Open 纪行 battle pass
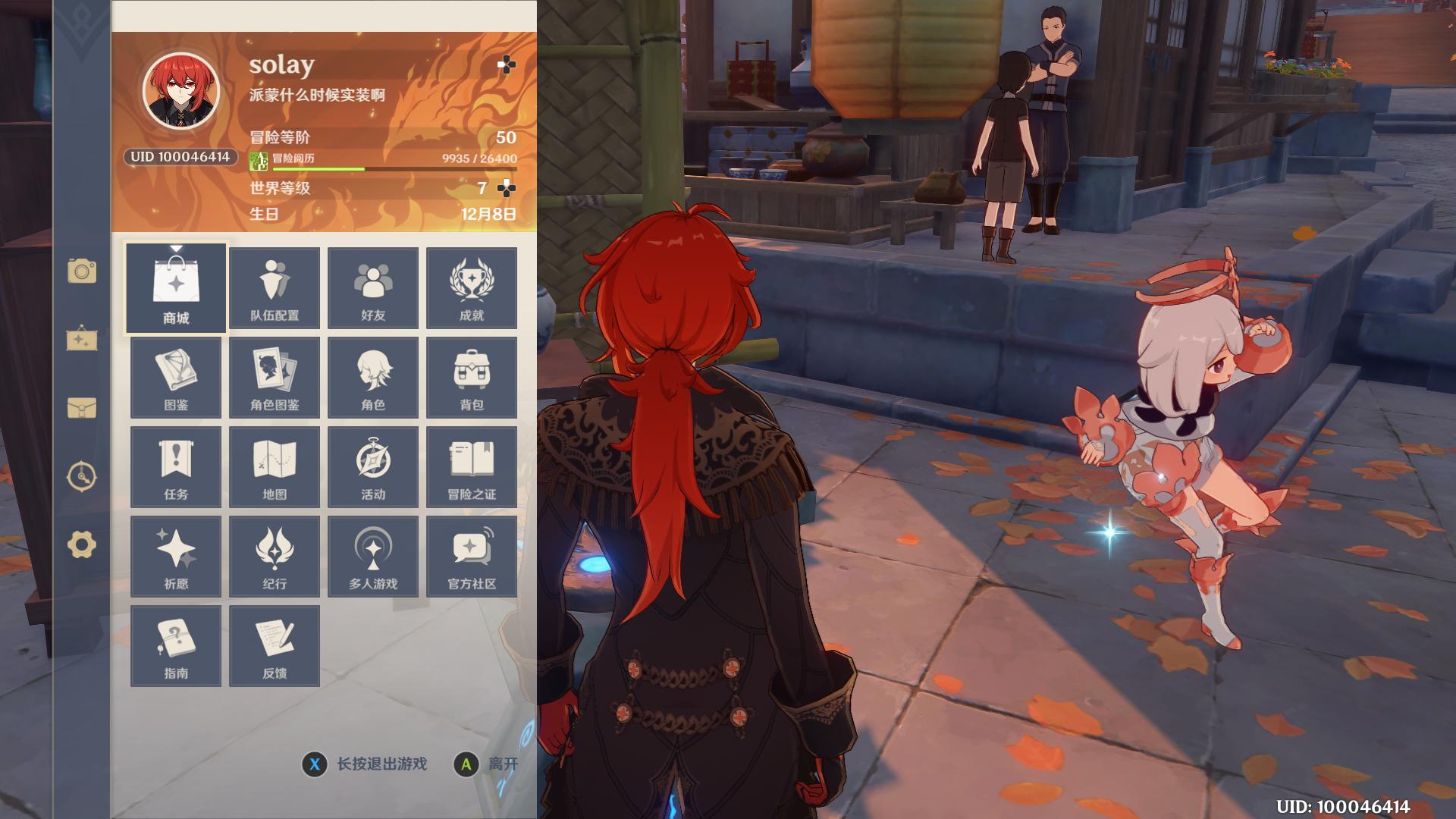The image size is (1456, 819). point(275,557)
